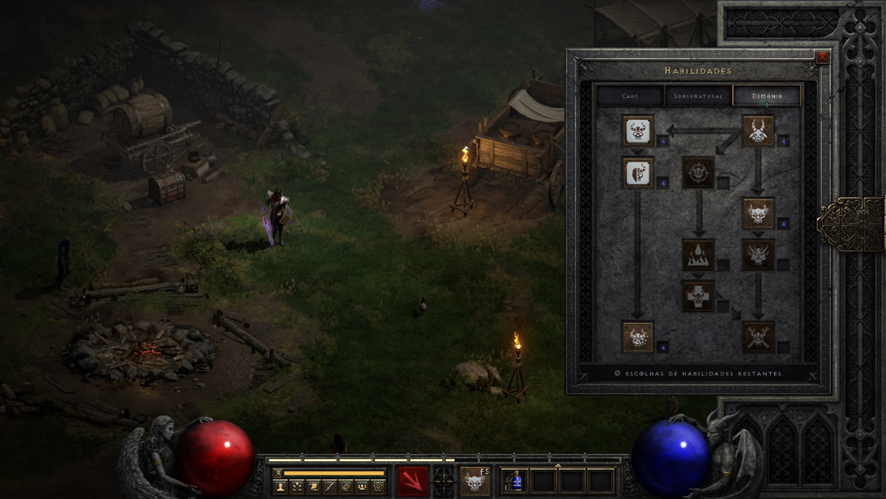
Task: Close the Habilidades skill panel
Action: coord(822,58)
